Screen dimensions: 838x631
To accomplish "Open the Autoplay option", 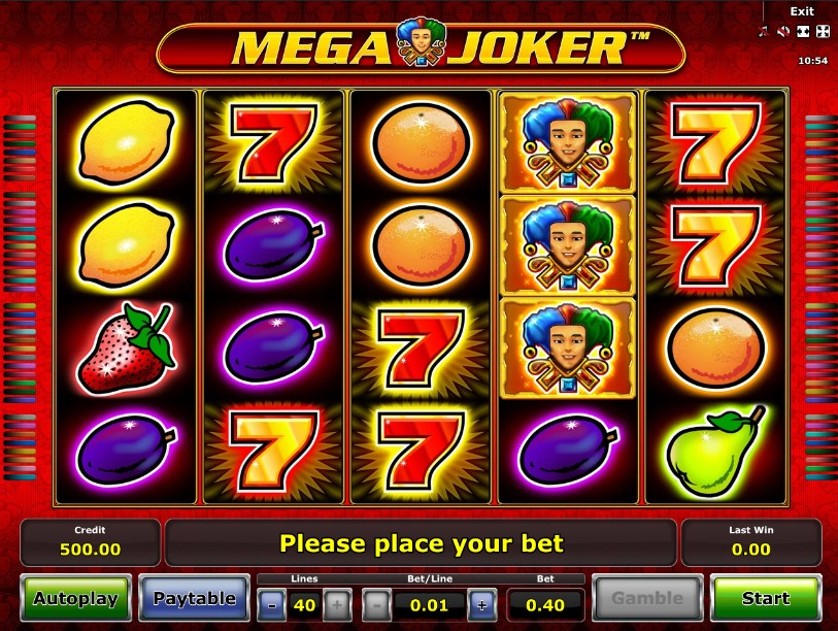I will pos(75,599).
